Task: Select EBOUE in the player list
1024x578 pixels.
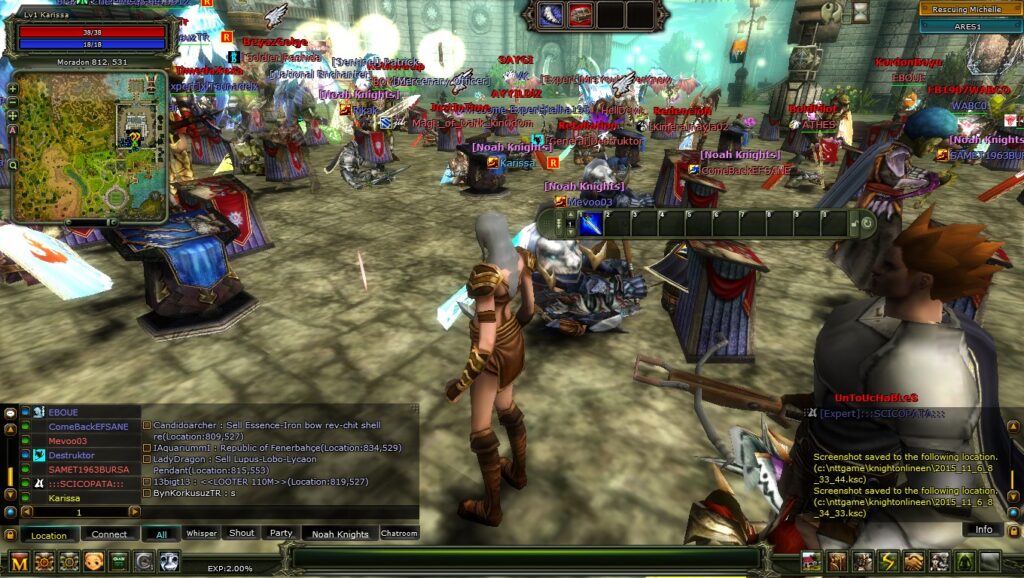Action: (x=63, y=412)
